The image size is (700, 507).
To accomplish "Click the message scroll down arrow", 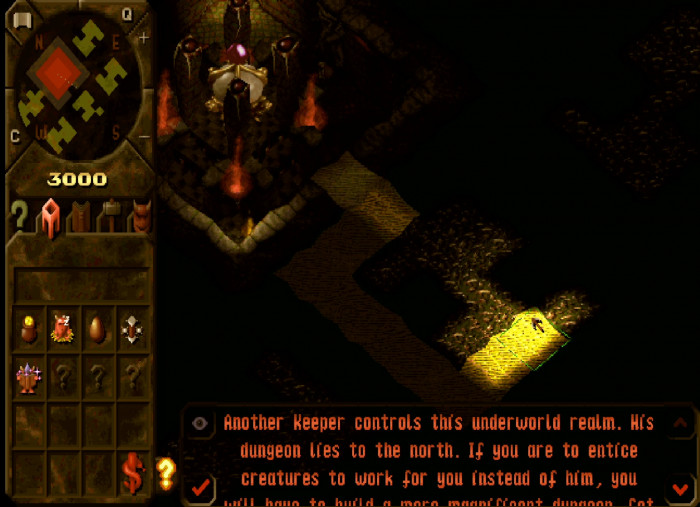I will [x=680, y=488].
